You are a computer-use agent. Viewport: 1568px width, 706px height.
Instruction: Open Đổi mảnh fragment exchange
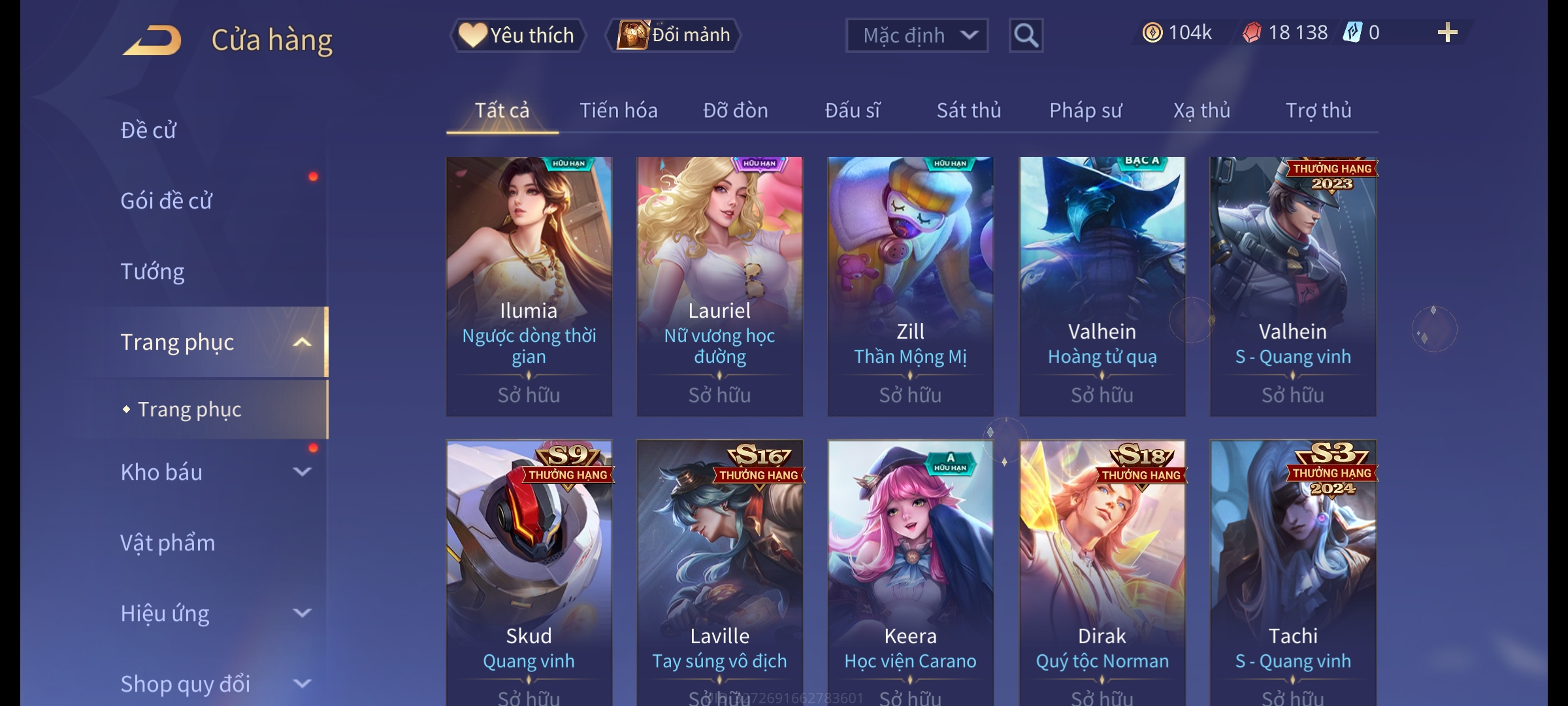[x=674, y=35]
